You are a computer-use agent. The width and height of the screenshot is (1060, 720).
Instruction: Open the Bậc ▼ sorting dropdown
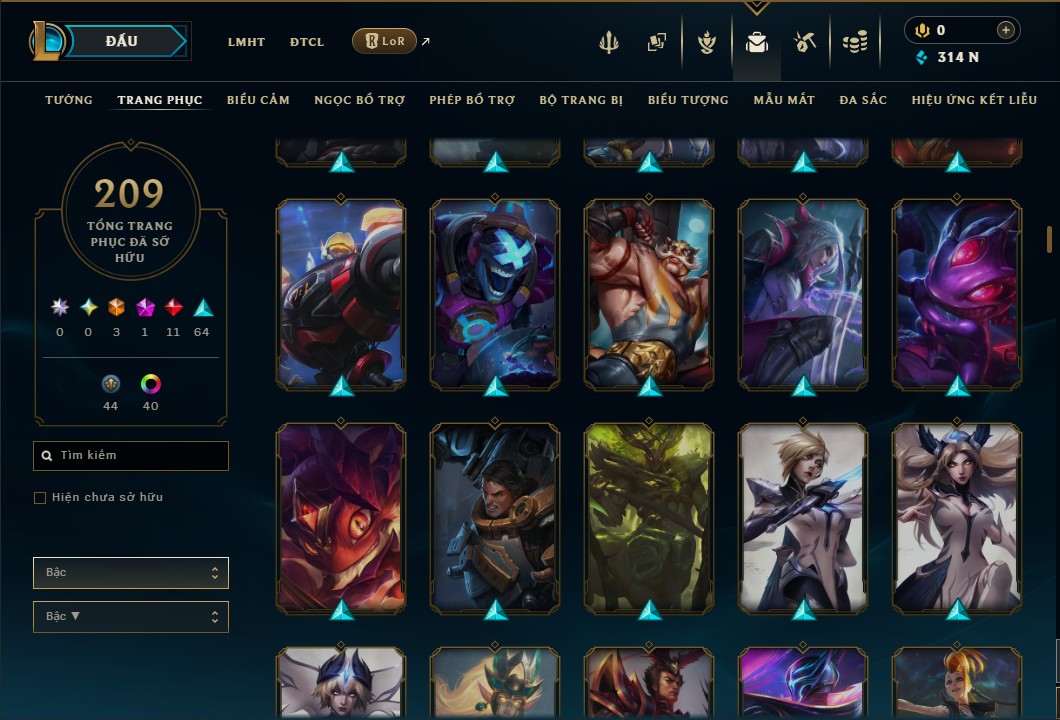[131, 617]
